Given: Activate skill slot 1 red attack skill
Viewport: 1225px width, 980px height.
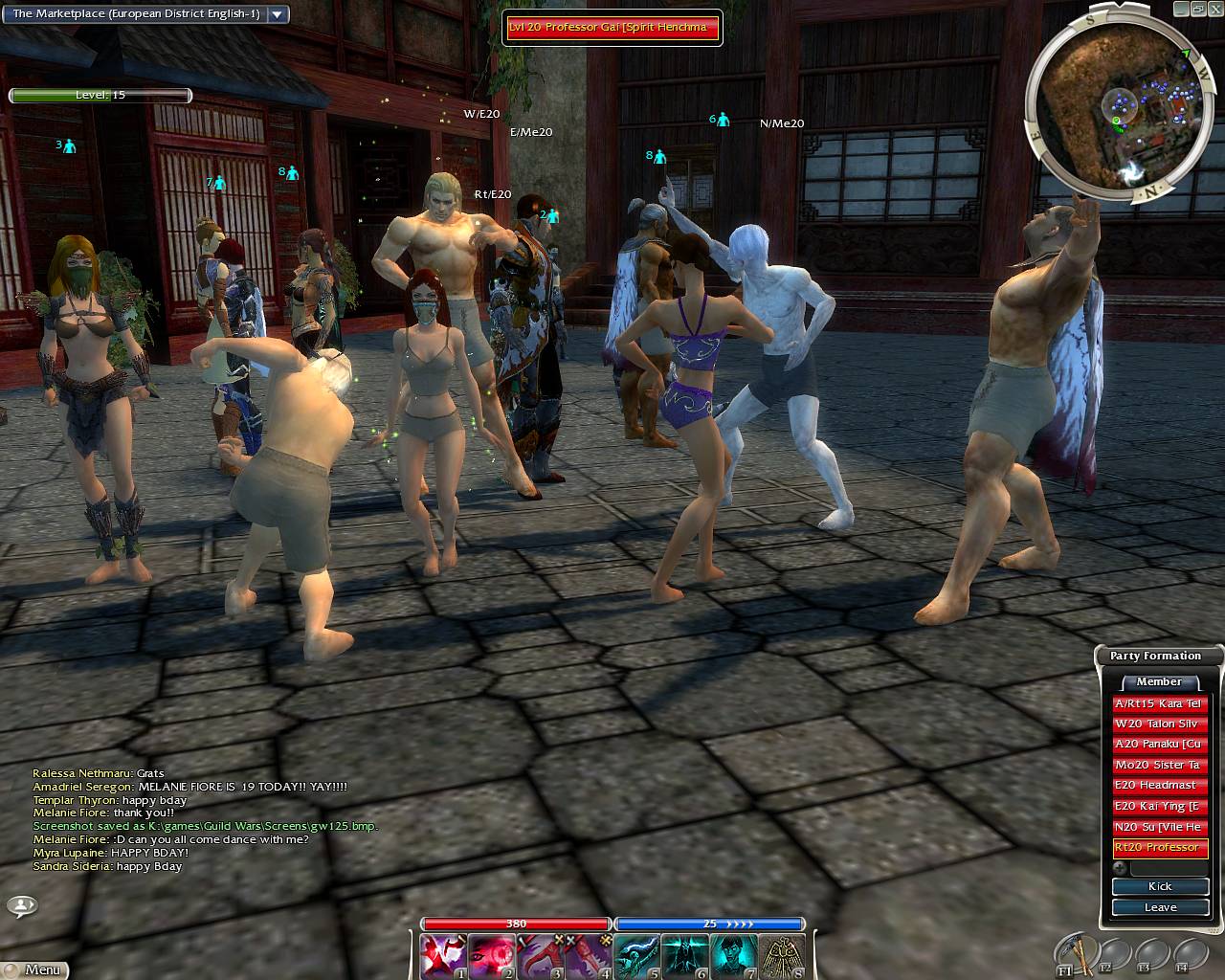Looking at the screenshot, I should (x=444, y=956).
